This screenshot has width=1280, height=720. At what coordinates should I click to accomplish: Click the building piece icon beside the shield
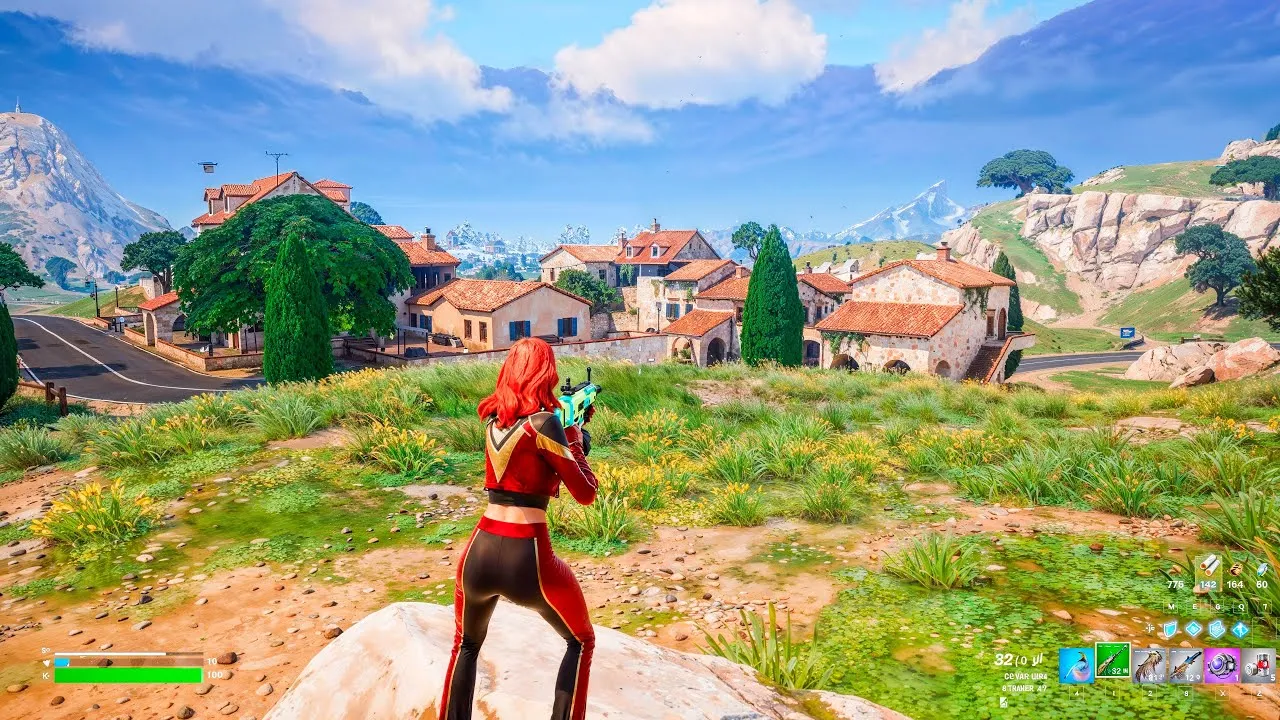1215,630
